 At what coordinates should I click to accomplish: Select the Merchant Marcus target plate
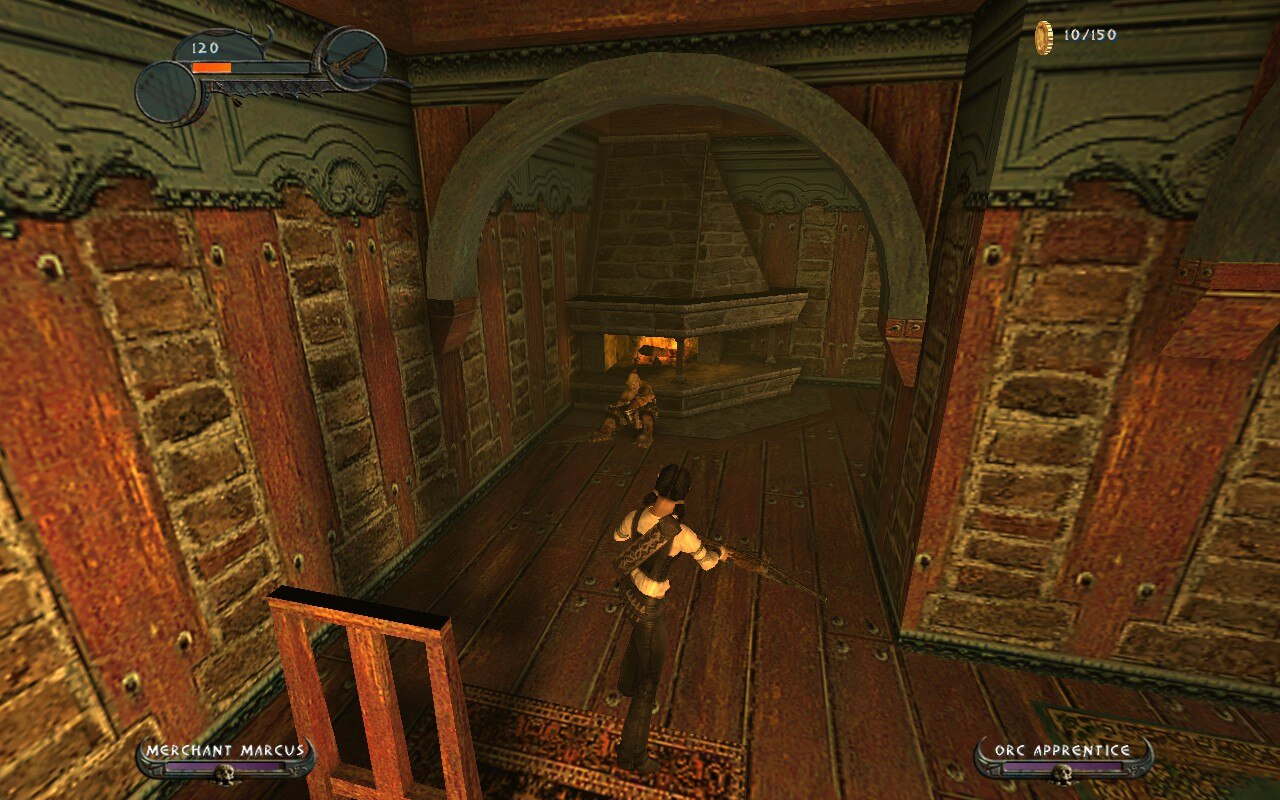[x=225, y=759]
